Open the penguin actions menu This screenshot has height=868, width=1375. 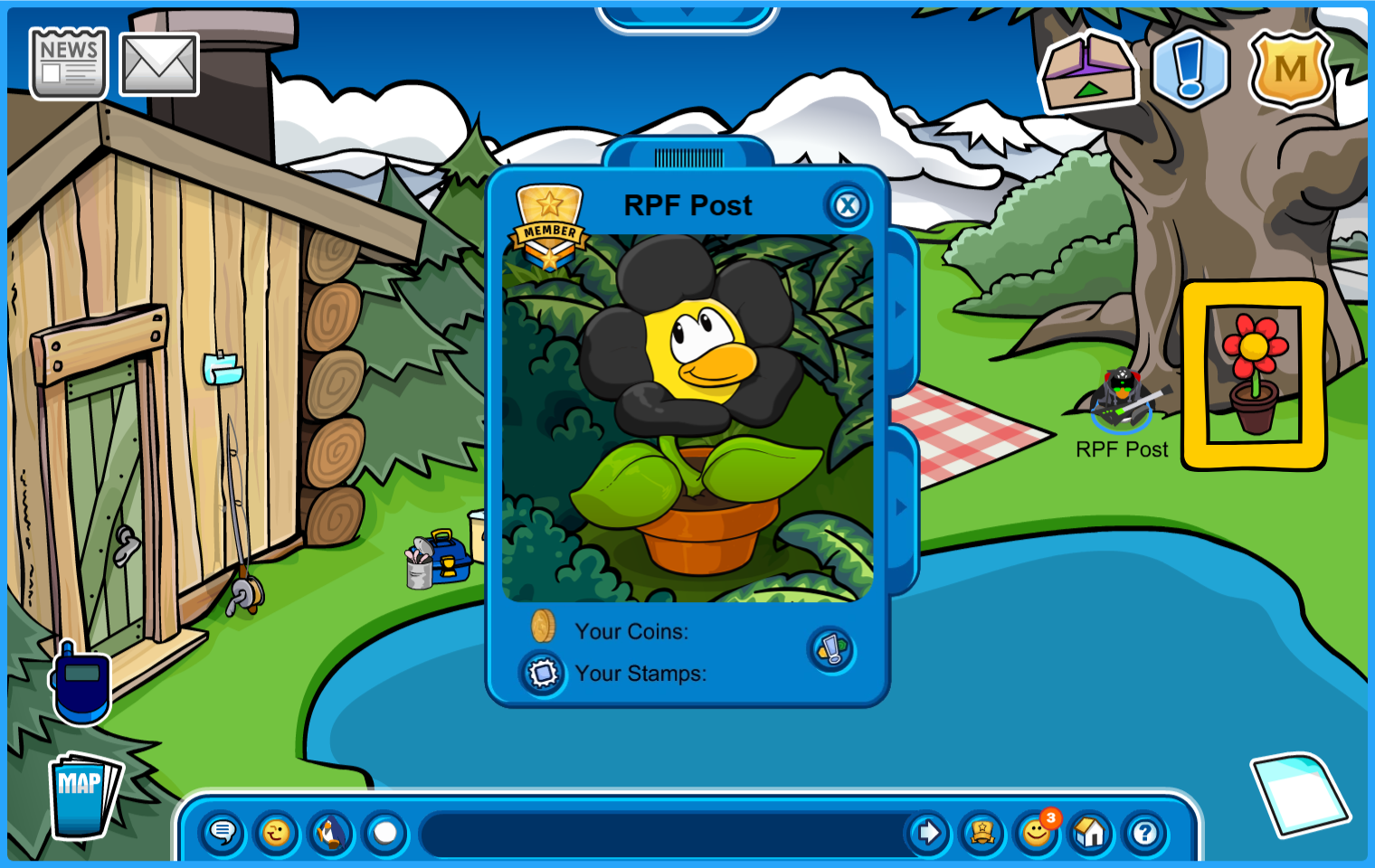tap(331, 832)
